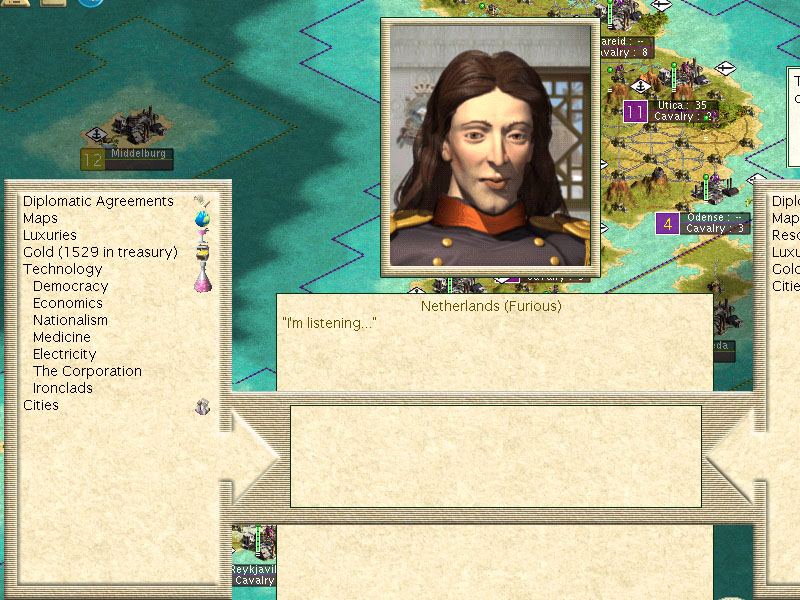Image resolution: width=800 pixels, height=600 pixels.
Task: Expand the Diplomatic Agreements category
Action: coord(98,201)
